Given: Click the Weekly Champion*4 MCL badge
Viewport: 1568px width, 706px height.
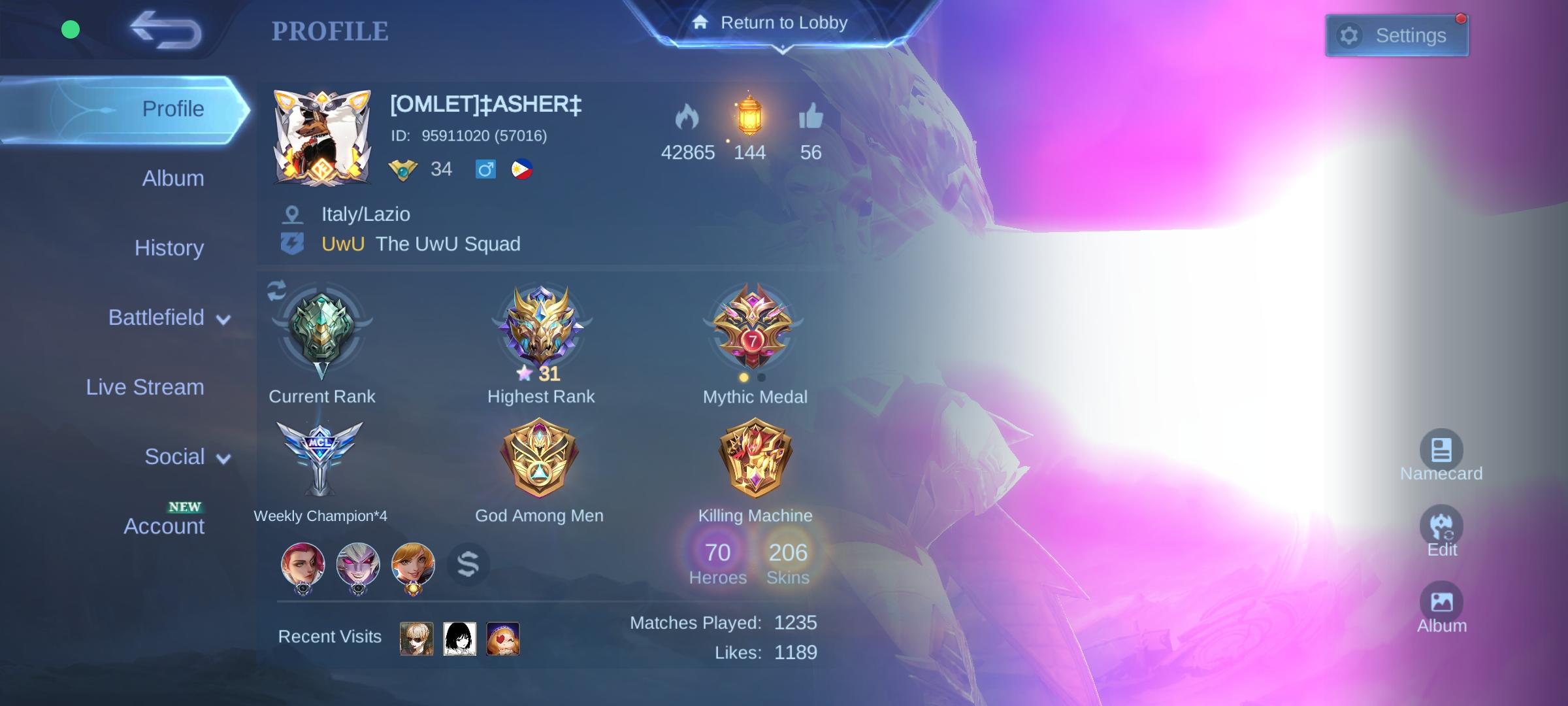Looking at the screenshot, I should tap(320, 458).
